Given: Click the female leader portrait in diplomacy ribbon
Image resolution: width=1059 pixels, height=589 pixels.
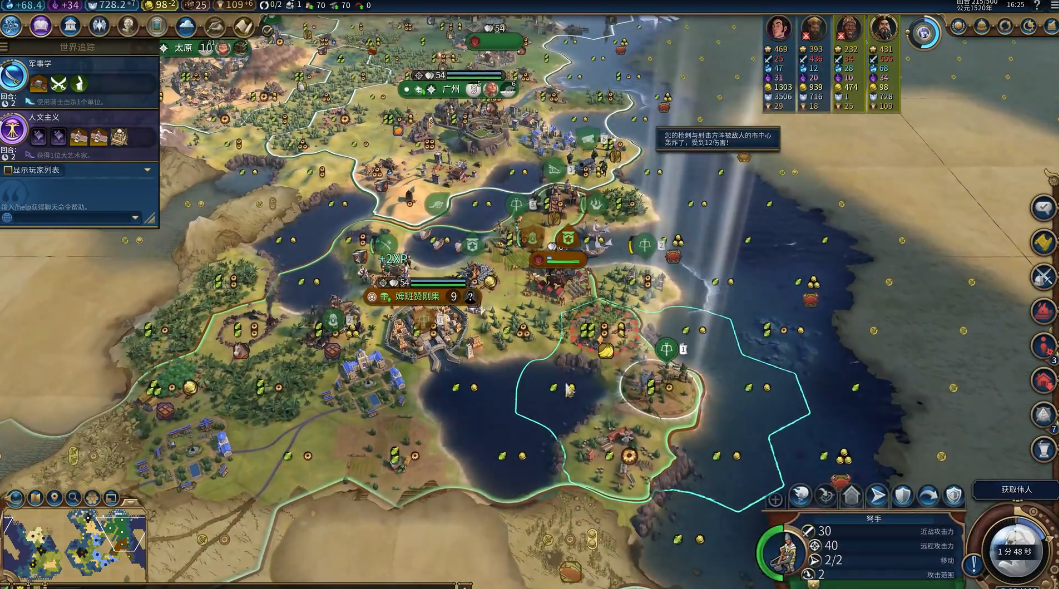Looking at the screenshot, I should pos(779,28).
